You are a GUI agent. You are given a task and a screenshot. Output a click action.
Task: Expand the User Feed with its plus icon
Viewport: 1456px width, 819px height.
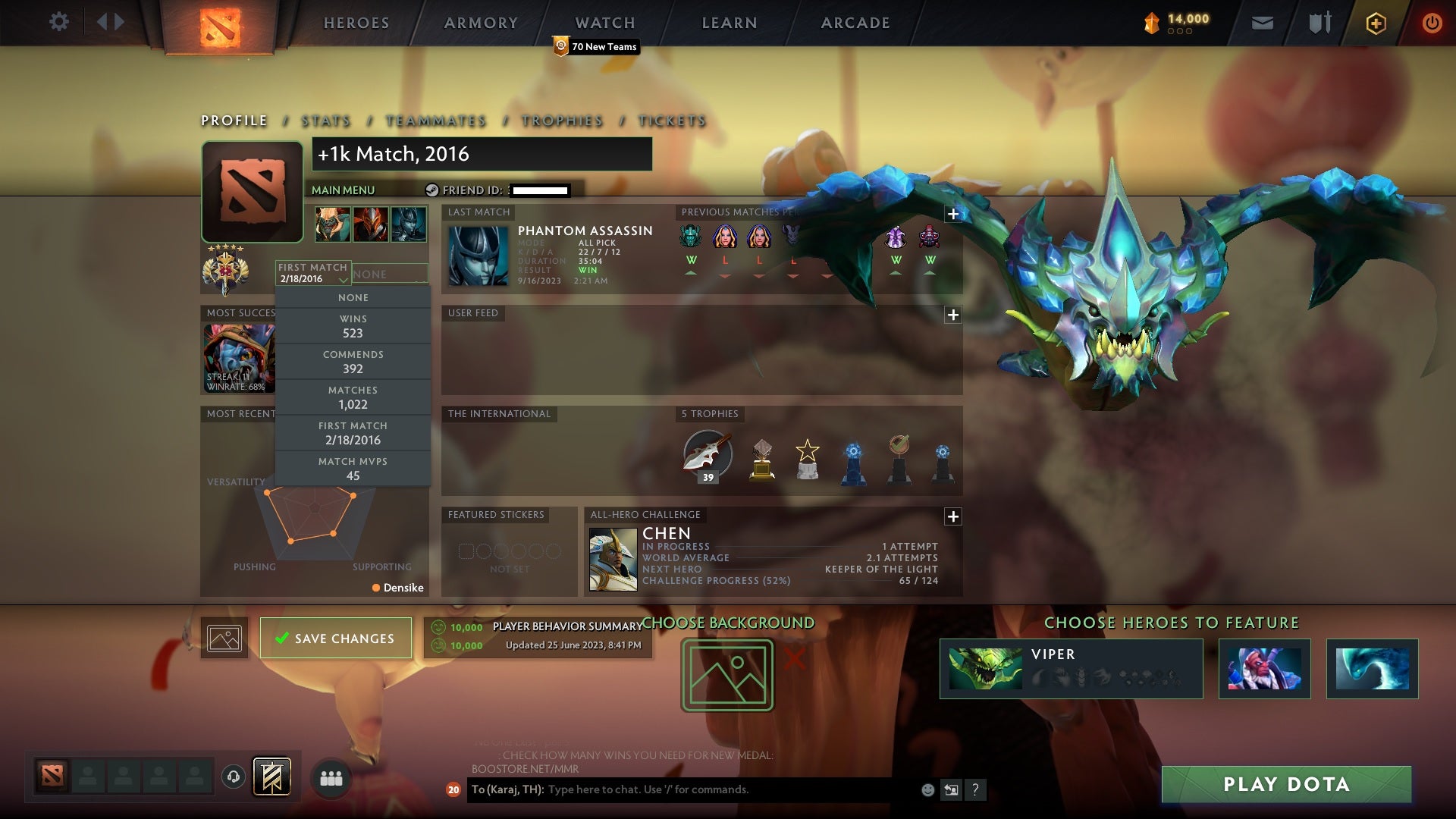pos(953,313)
